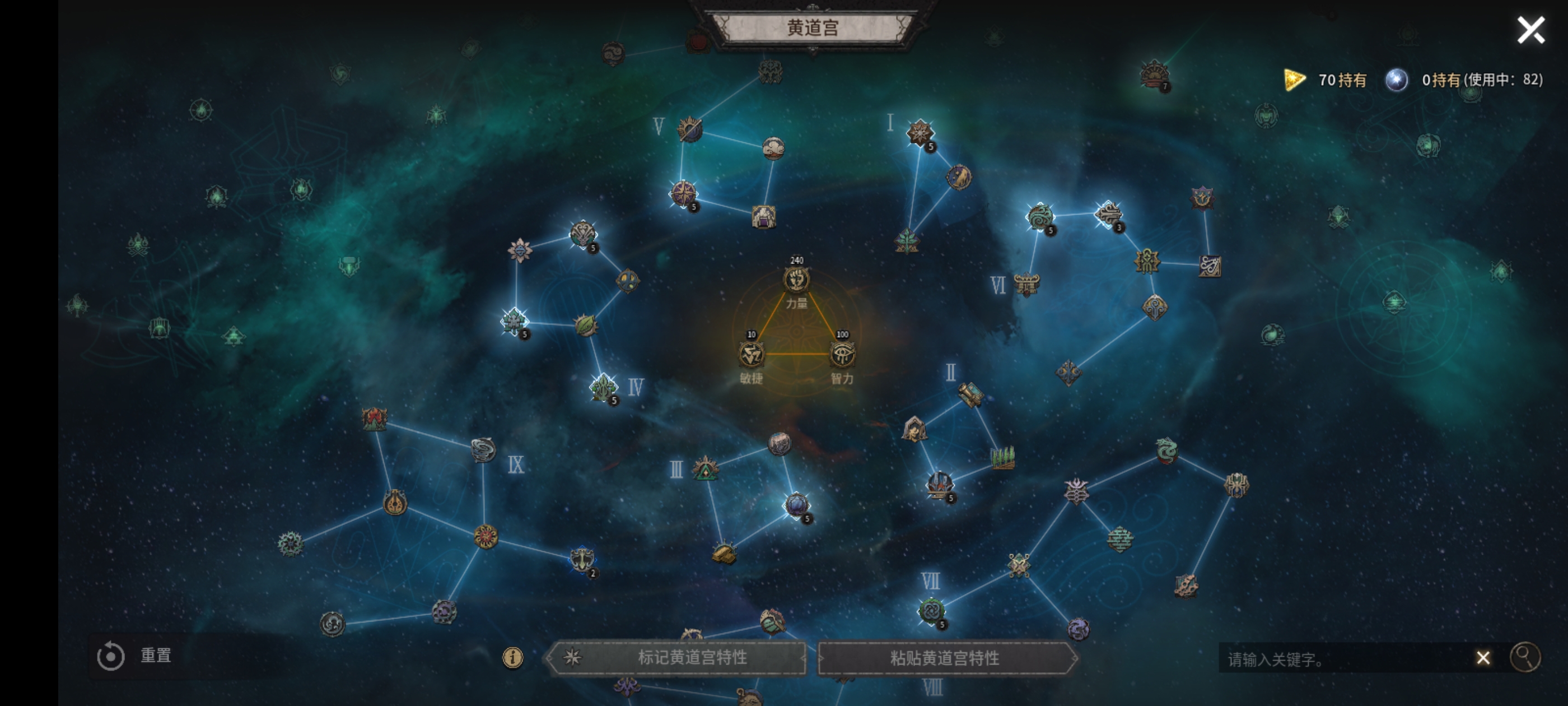Select the 智力 intelligence node
The height and width of the screenshot is (706, 1568).
[842, 354]
